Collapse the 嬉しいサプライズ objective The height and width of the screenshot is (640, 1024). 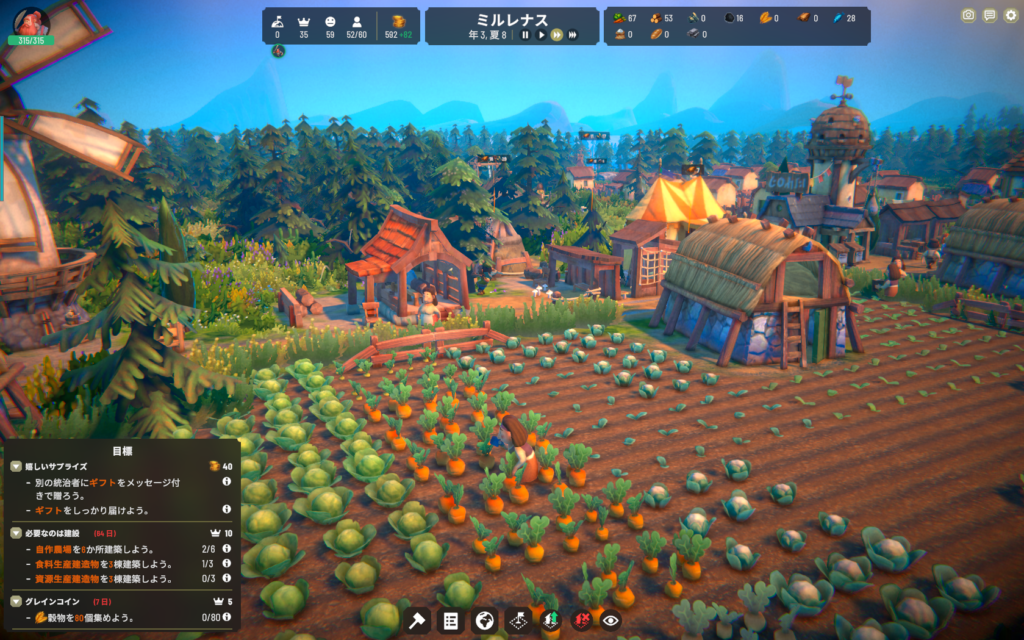(x=16, y=466)
